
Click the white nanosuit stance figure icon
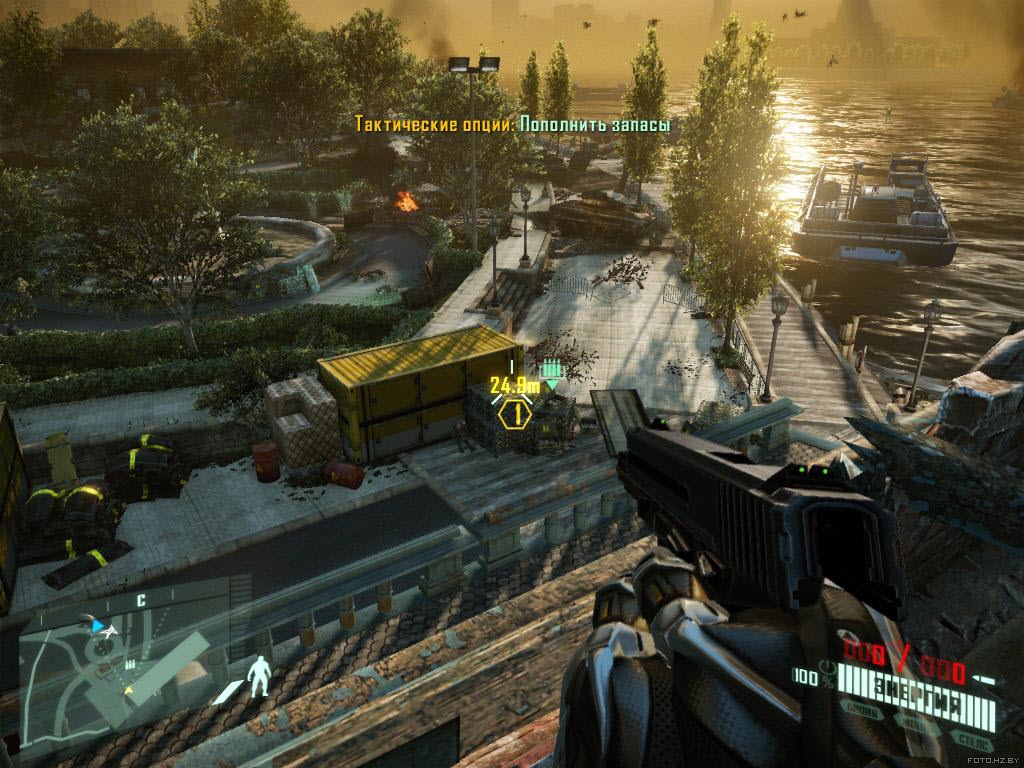(x=259, y=676)
